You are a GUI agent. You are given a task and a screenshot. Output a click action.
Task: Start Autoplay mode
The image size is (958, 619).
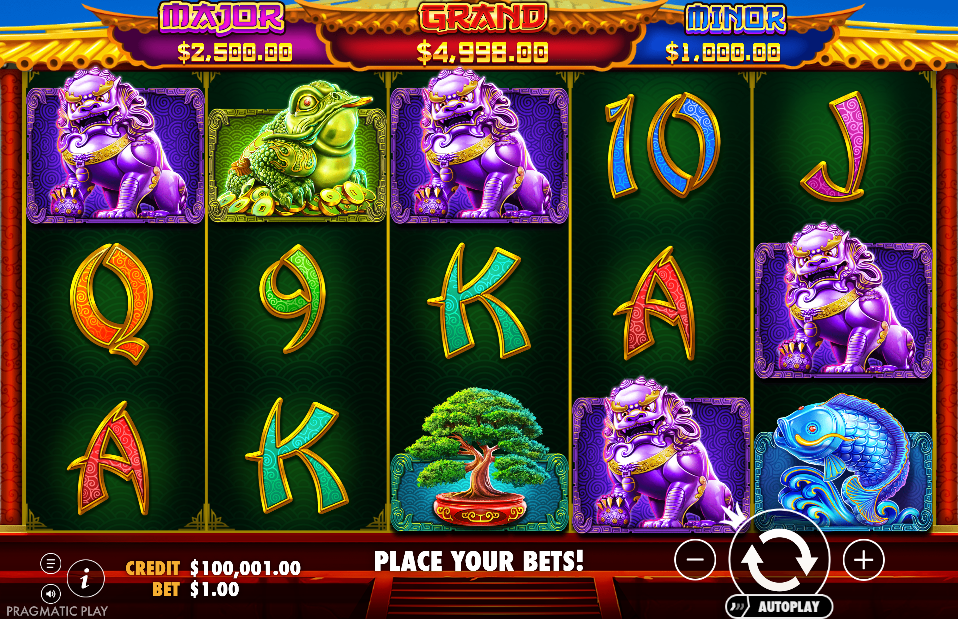point(780,606)
